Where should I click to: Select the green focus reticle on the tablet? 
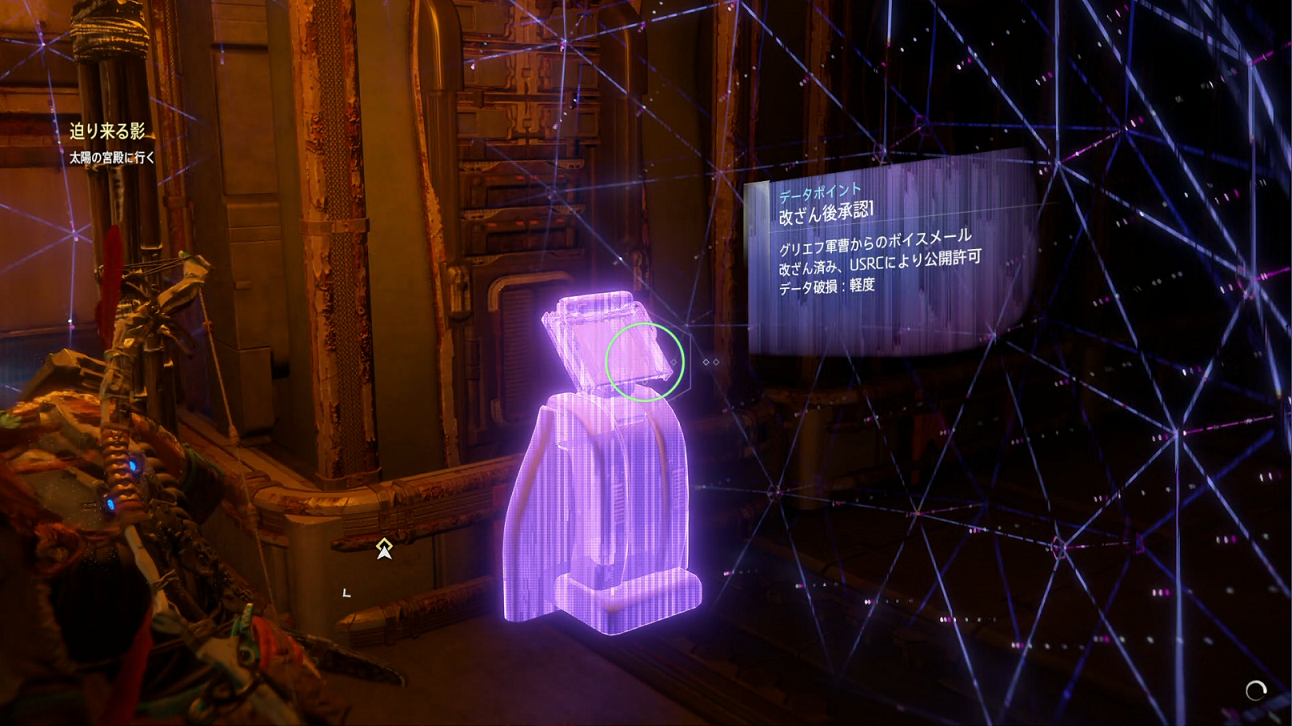click(646, 363)
